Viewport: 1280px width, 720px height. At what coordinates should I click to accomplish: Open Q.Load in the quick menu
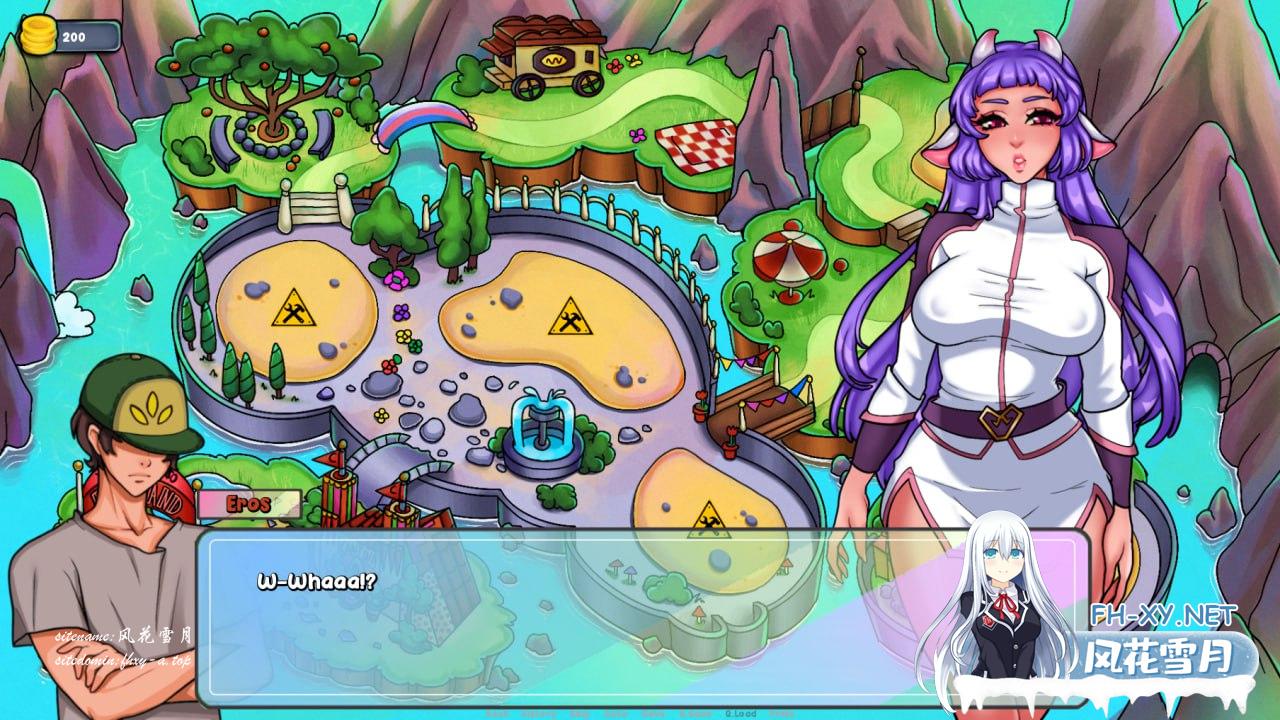coord(741,714)
